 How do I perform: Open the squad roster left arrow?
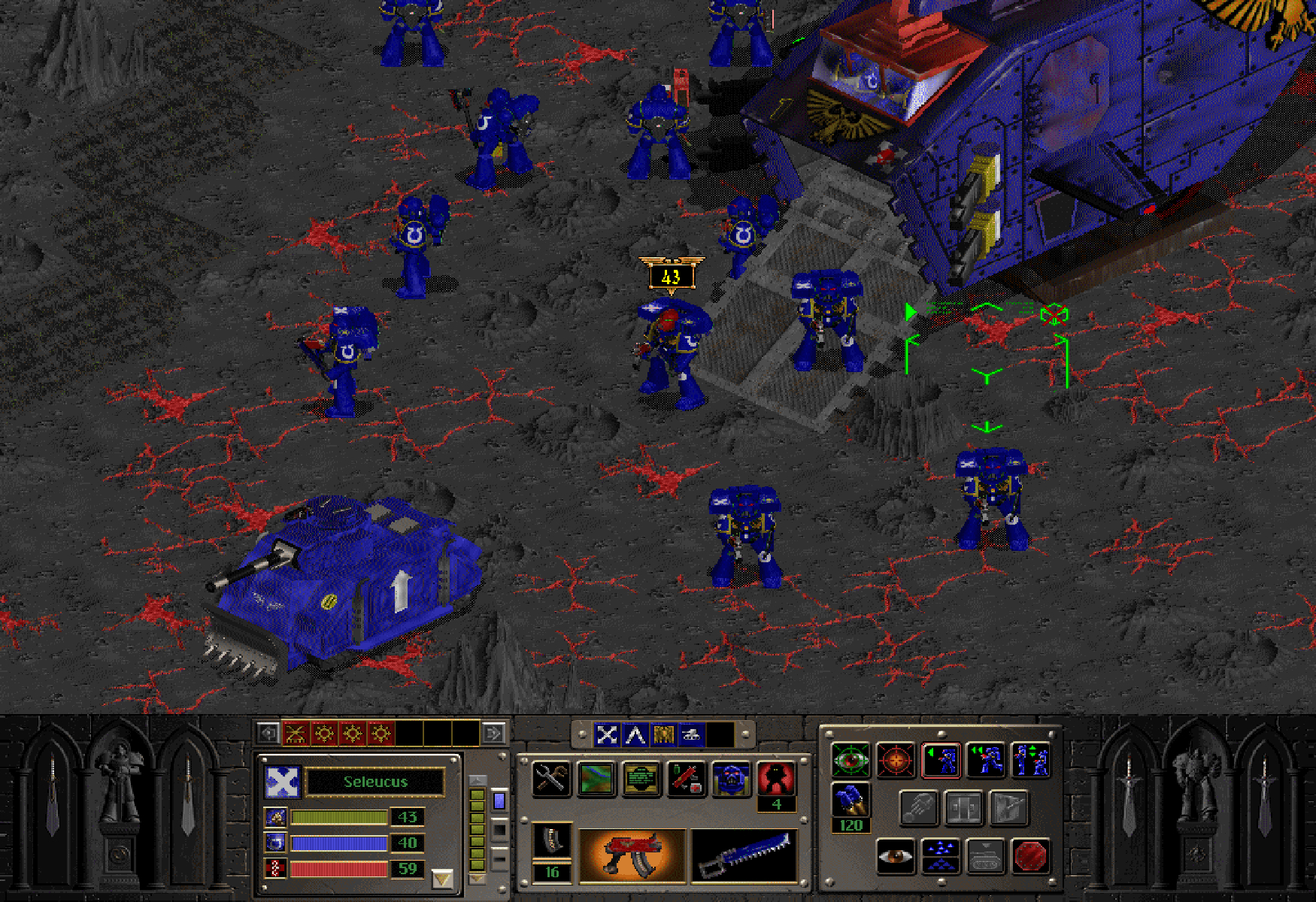[267, 733]
